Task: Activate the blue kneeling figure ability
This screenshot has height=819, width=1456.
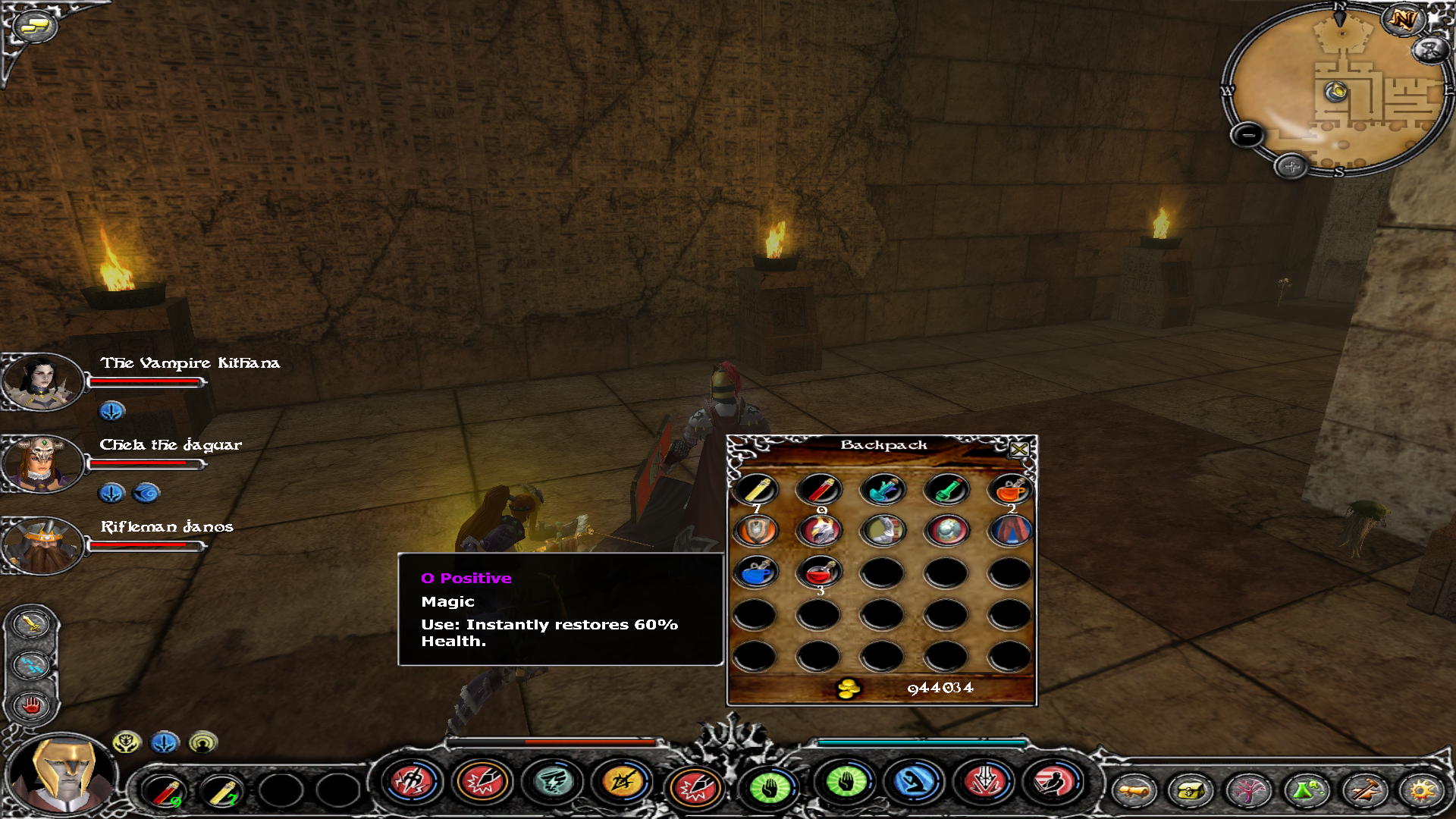Action: [x=915, y=783]
